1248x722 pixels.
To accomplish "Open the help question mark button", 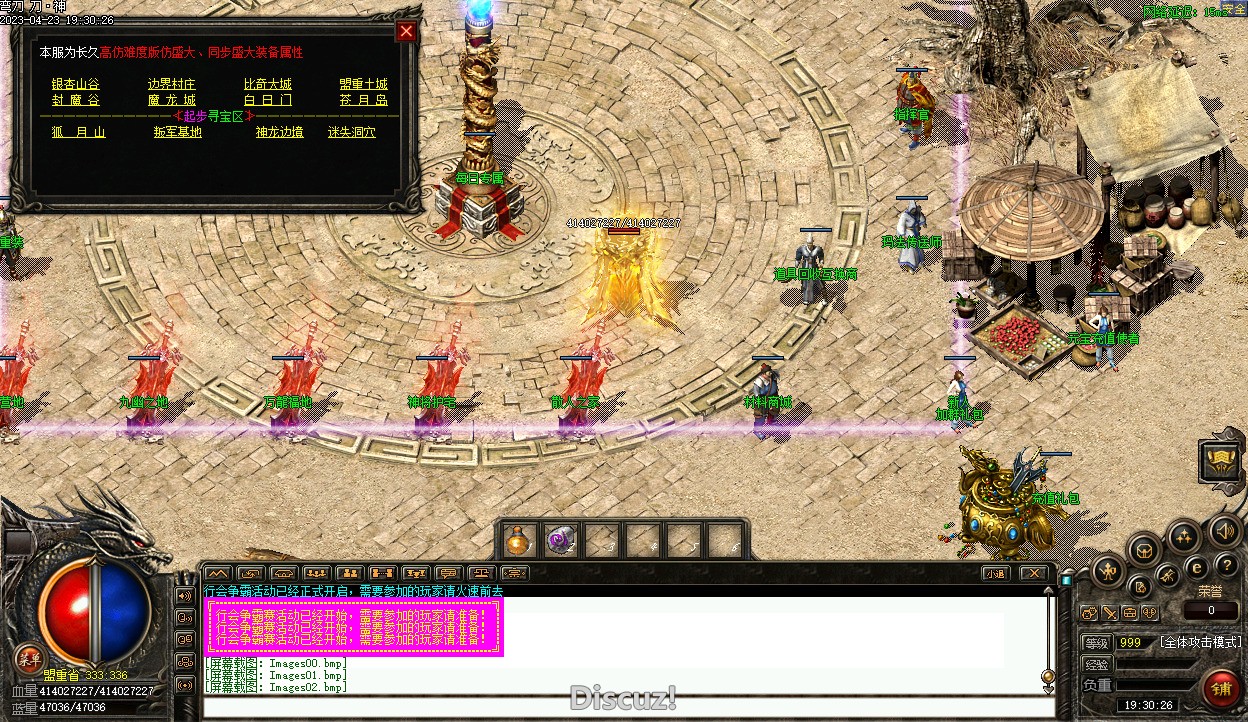I will coord(1226,565).
